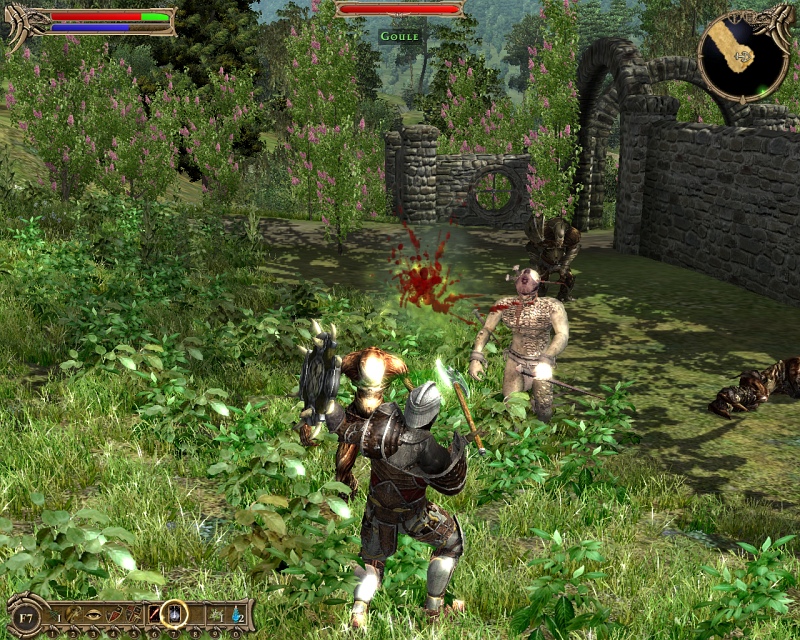Image resolution: width=800 pixels, height=640 pixels.
Task: Click the highlighted spell card in slot 7
Action: [x=174, y=613]
